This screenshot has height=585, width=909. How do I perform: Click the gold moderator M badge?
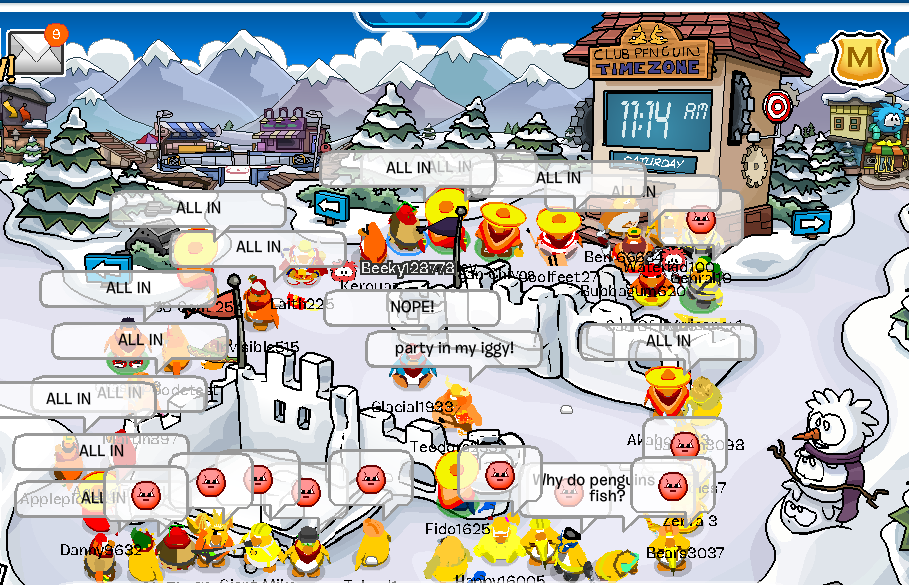click(x=858, y=60)
